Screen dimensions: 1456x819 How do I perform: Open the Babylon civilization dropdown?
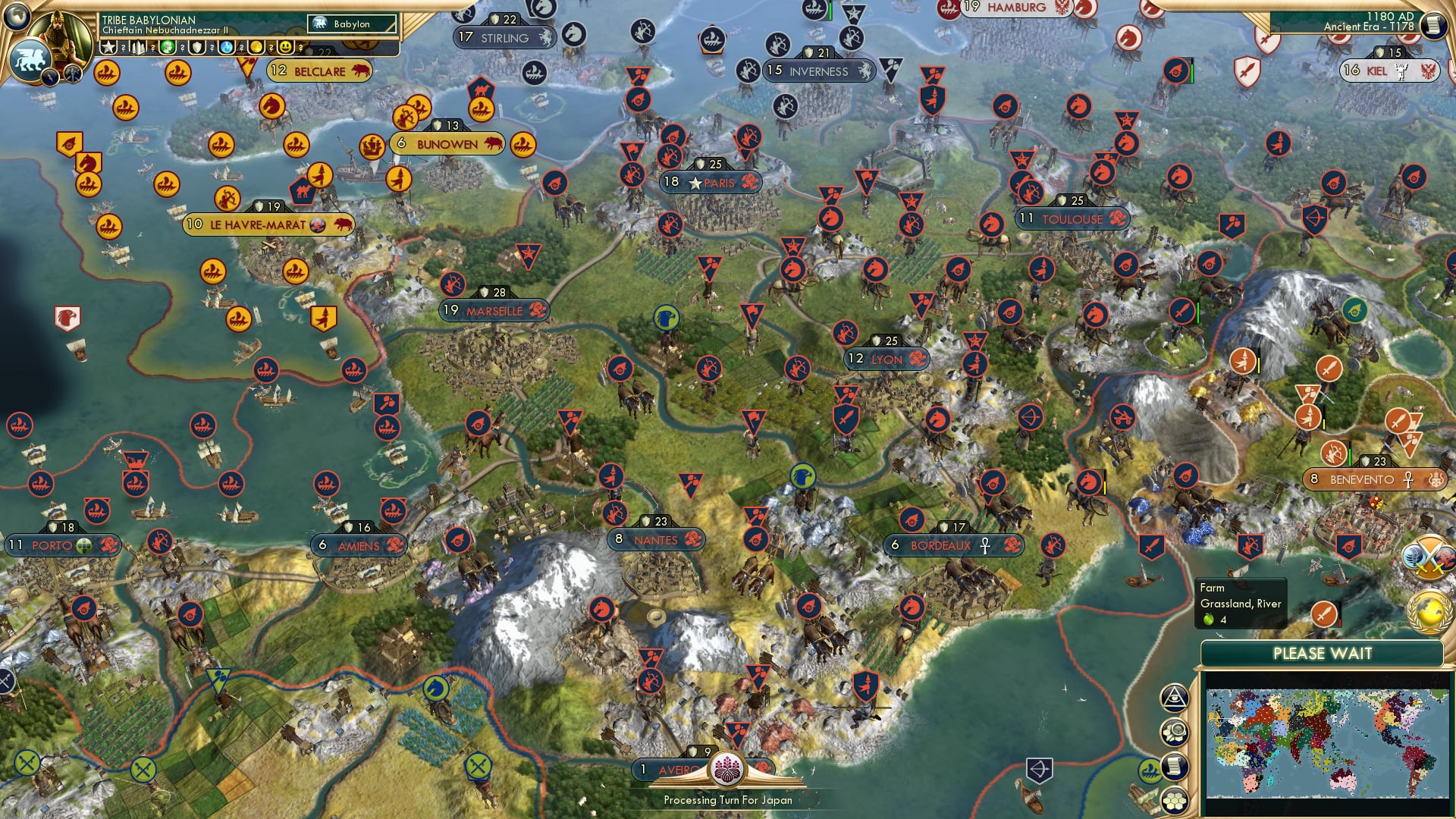[x=350, y=24]
